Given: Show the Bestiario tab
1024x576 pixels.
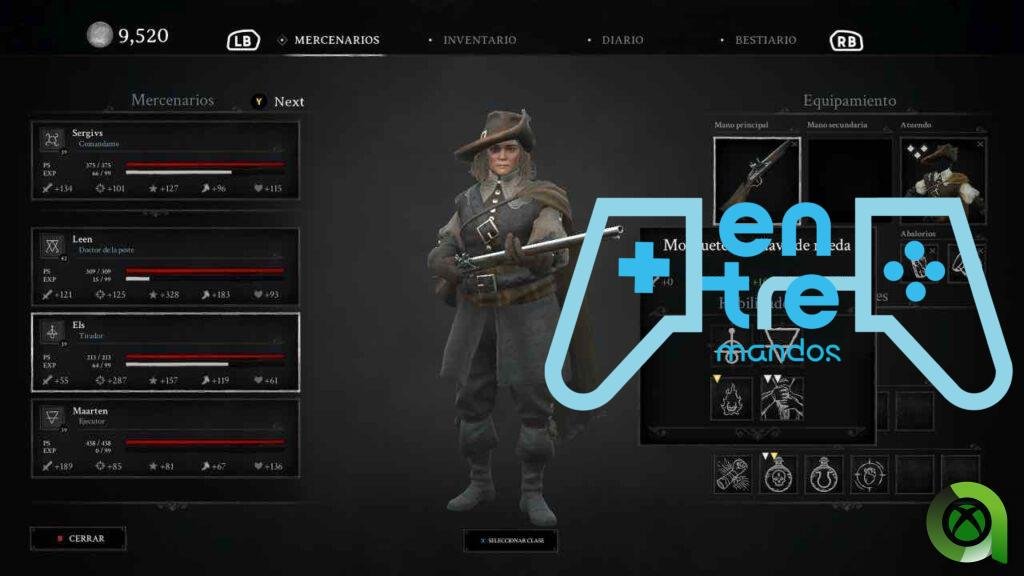Looking at the screenshot, I should [x=765, y=40].
